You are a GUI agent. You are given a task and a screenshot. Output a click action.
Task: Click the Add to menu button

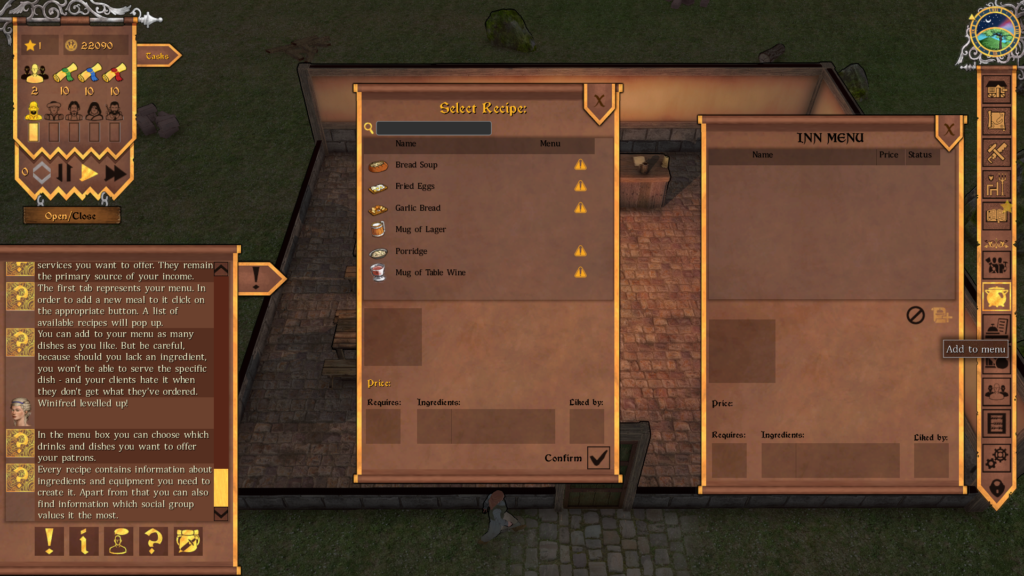coord(941,315)
